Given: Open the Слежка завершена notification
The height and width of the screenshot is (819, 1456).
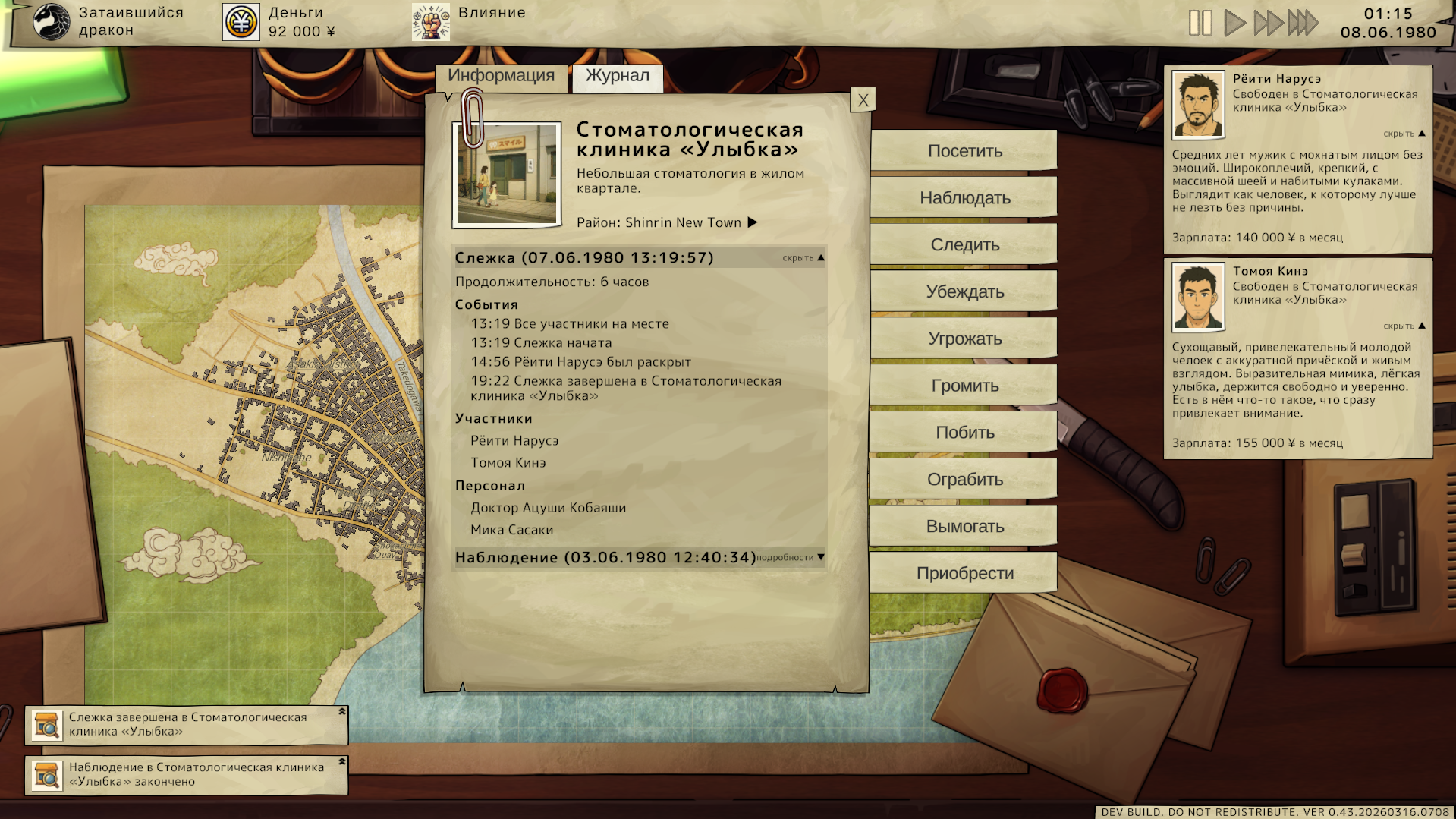Looking at the screenshot, I should [187, 725].
